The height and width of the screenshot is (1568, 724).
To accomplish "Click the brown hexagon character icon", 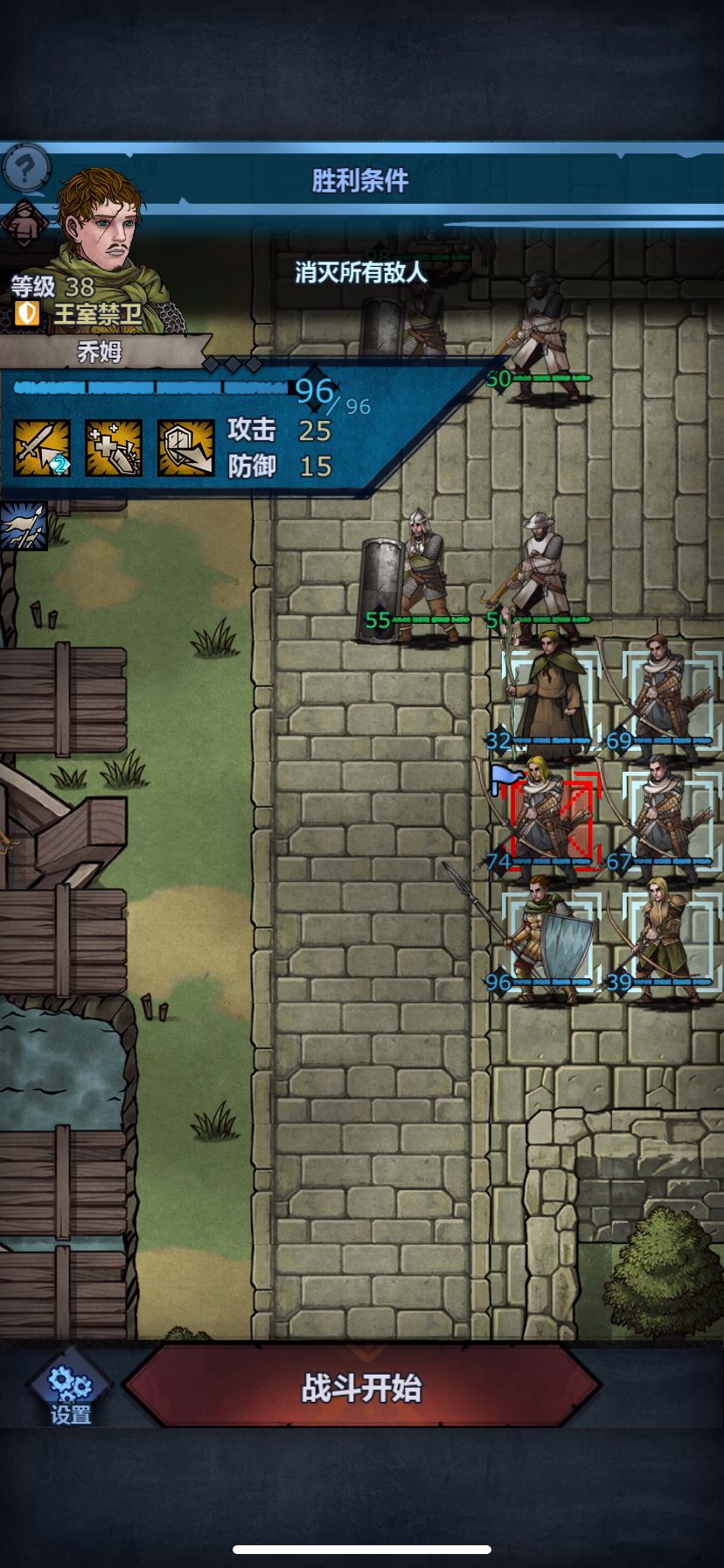I will tap(24, 223).
